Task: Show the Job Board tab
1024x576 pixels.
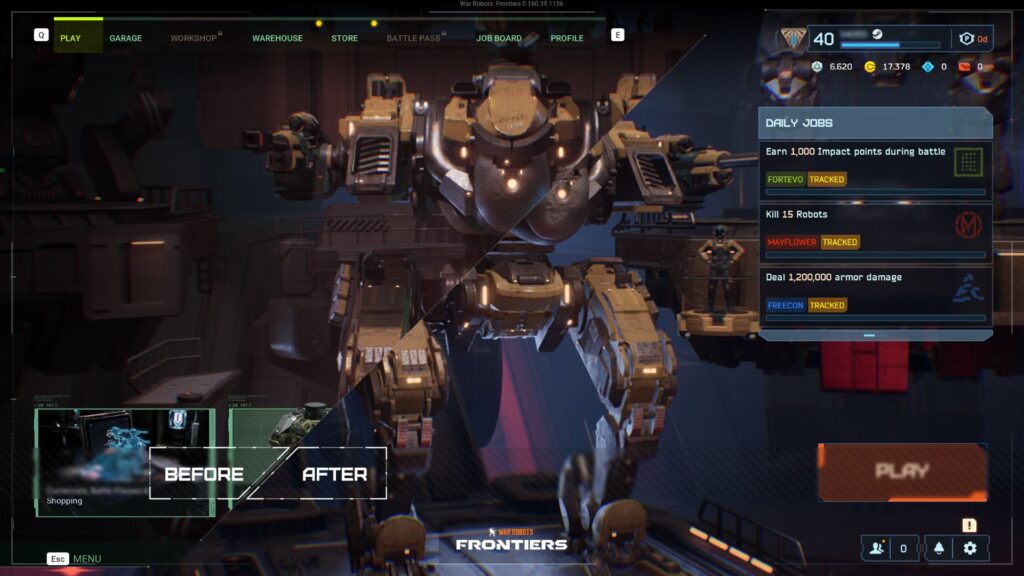Action: click(498, 38)
